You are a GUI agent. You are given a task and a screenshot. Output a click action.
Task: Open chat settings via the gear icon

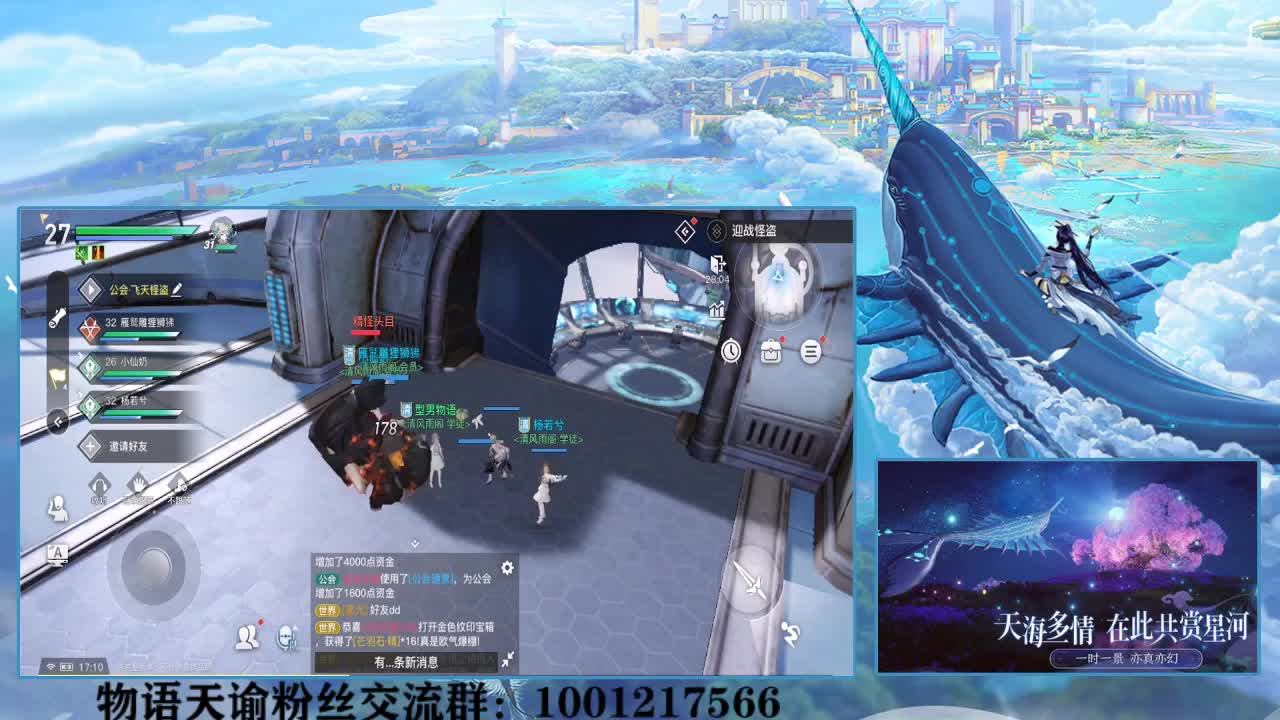pyautogui.click(x=507, y=567)
